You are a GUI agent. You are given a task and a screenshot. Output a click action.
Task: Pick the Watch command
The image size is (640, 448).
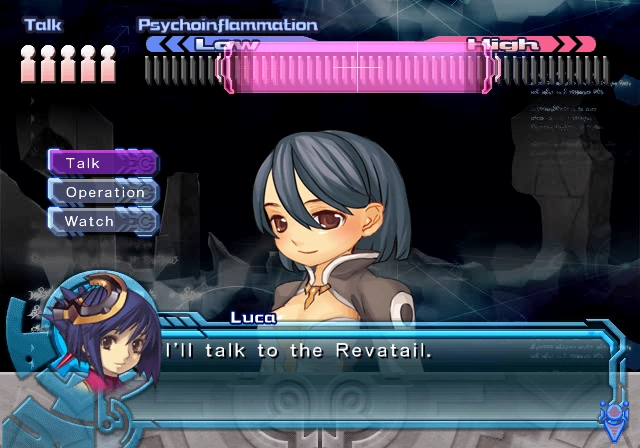(101, 221)
